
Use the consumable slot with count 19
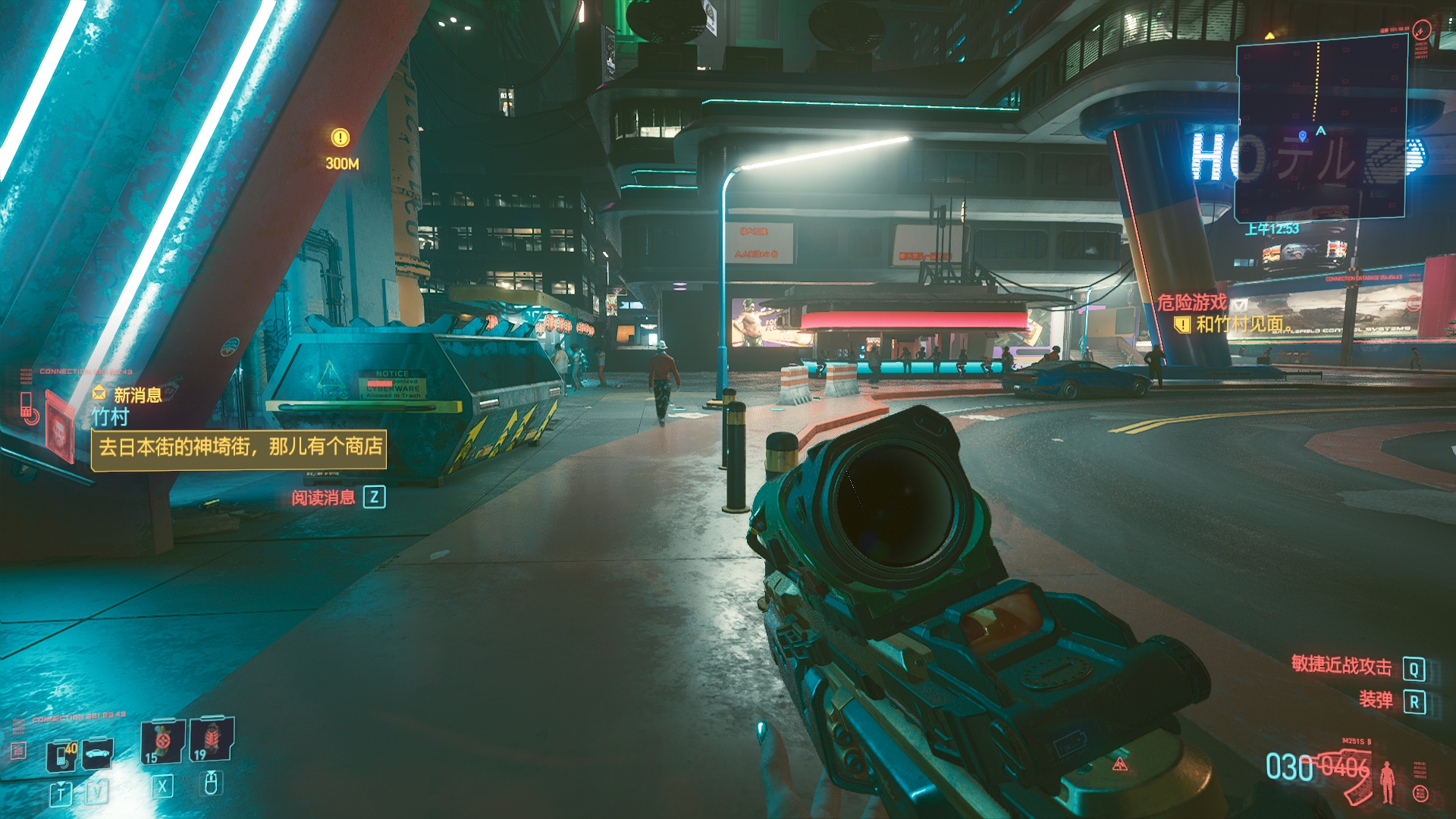click(212, 739)
